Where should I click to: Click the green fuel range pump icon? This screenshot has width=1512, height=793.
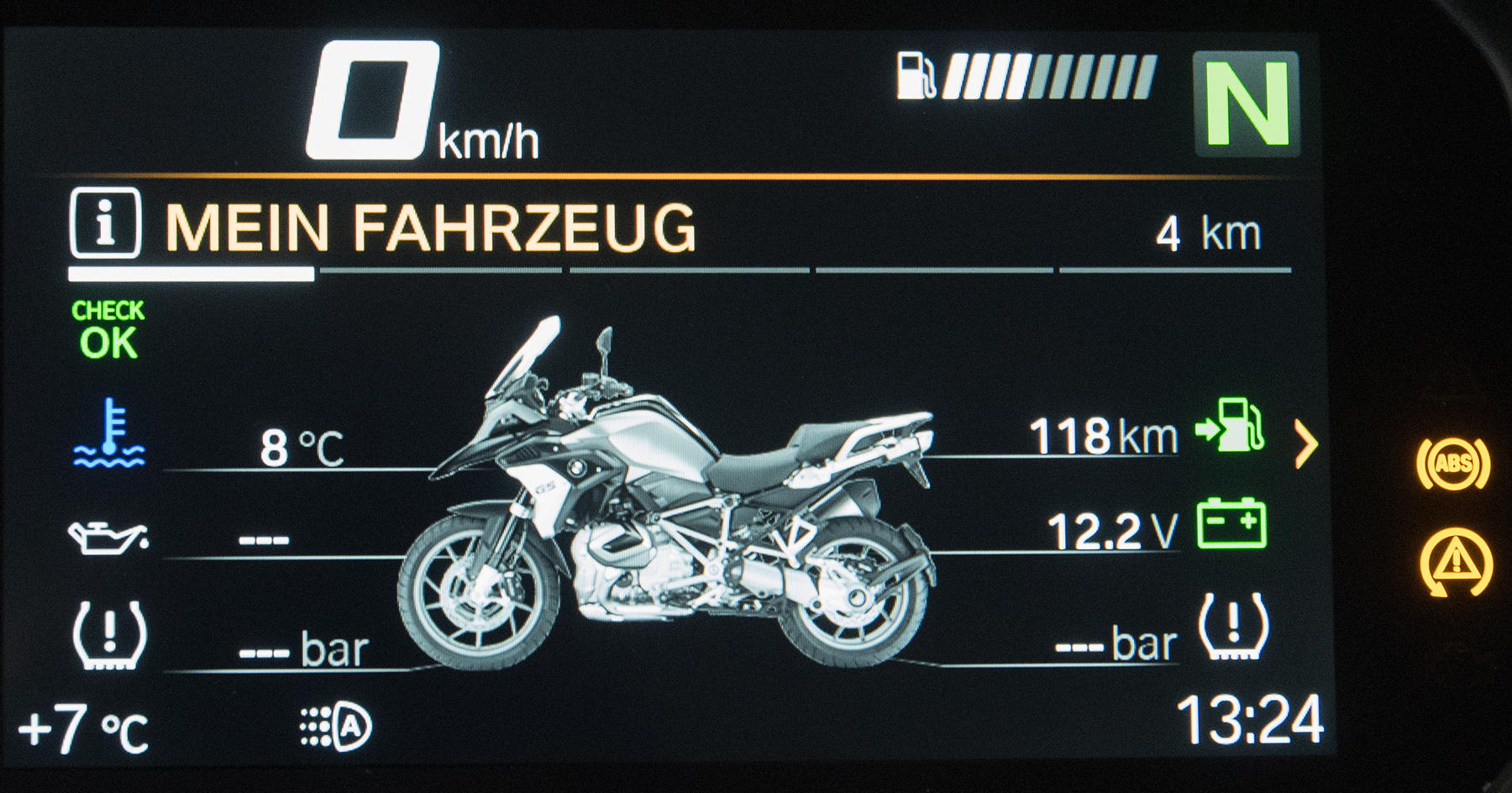1231,425
